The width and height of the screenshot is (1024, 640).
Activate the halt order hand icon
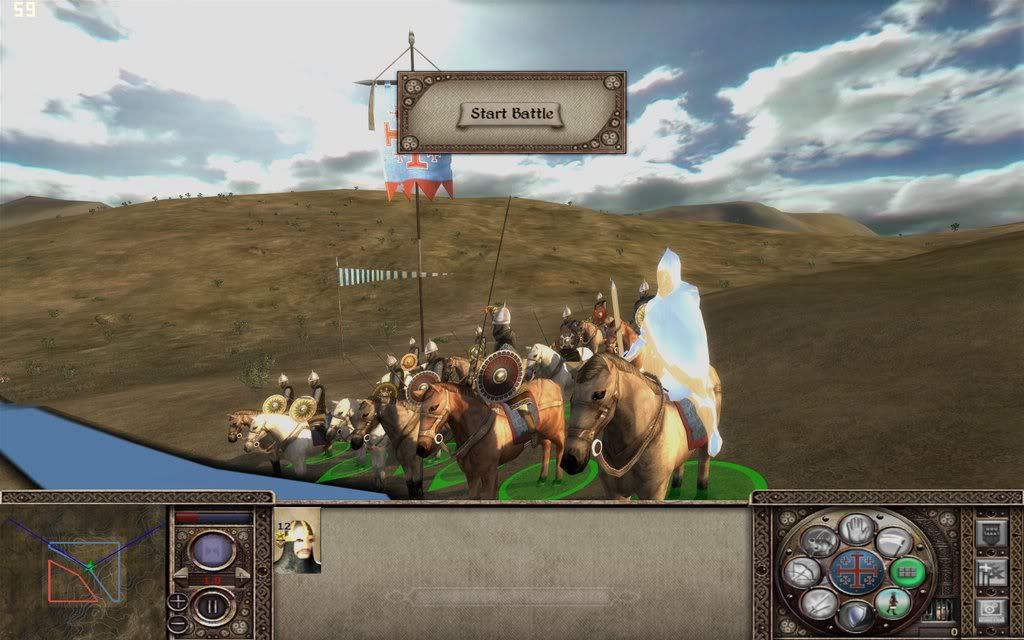(856, 529)
